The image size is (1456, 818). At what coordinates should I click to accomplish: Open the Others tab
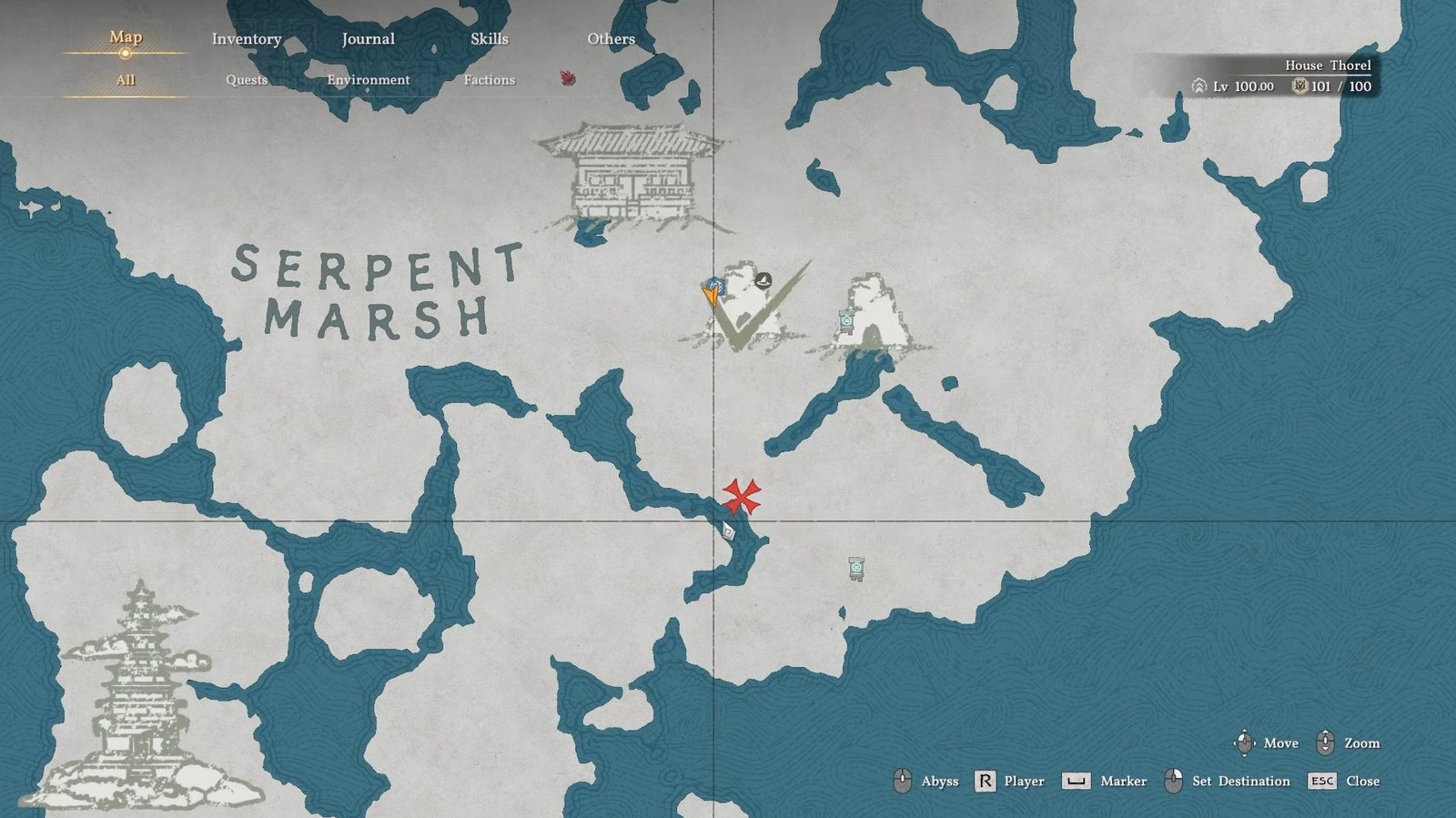click(611, 39)
